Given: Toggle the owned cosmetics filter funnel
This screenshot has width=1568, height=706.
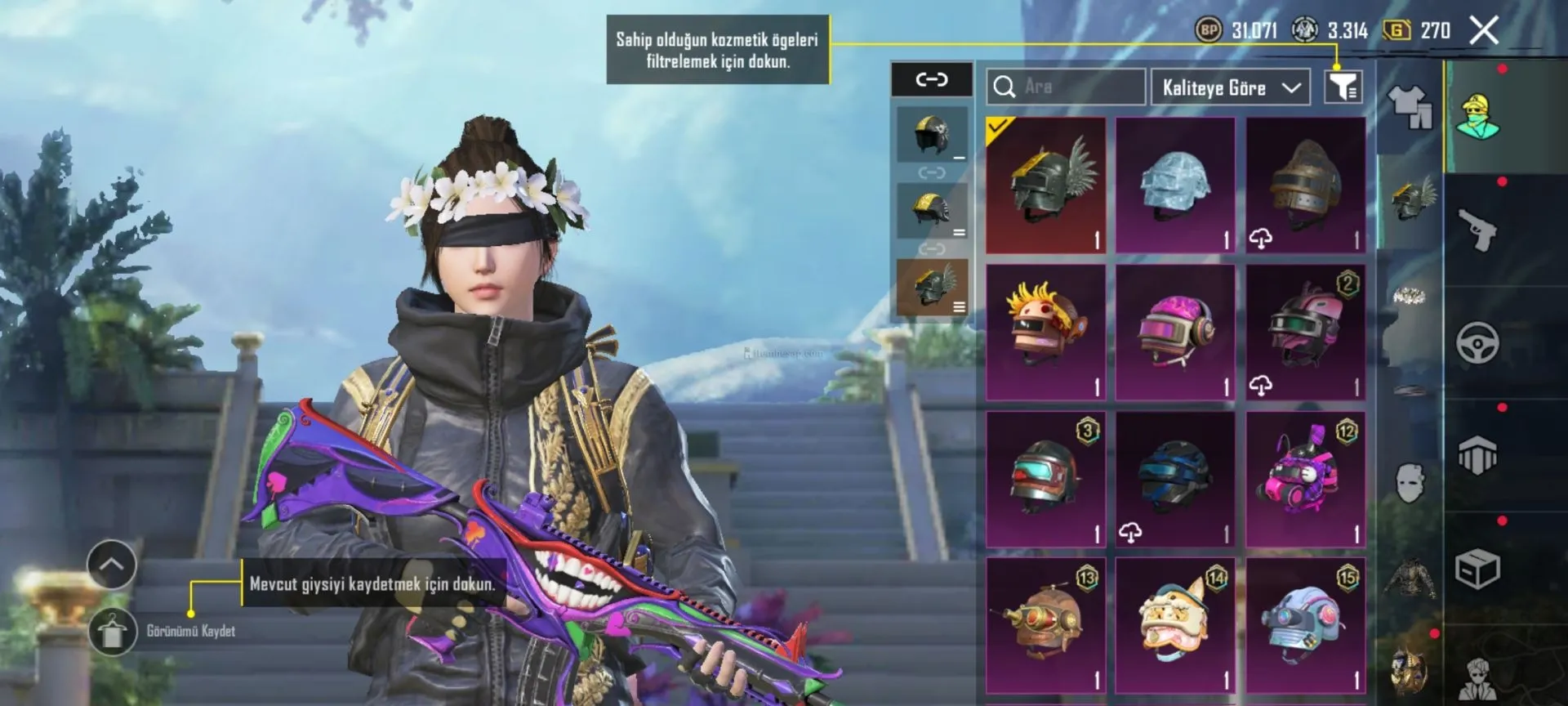Looking at the screenshot, I should click(1343, 87).
